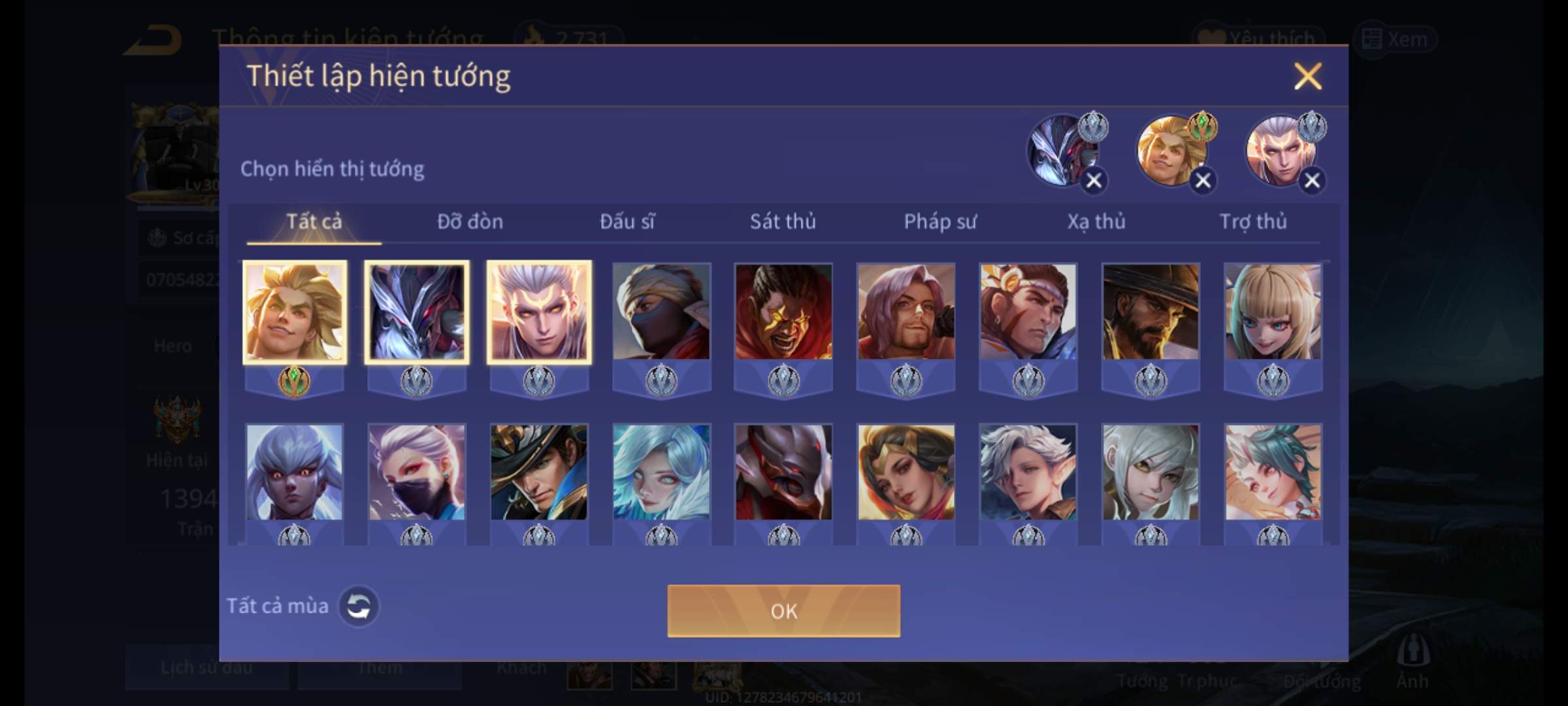Select the icy blue-haired woman portrait
The height and width of the screenshot is (706, 1568).
click(661, 472)
